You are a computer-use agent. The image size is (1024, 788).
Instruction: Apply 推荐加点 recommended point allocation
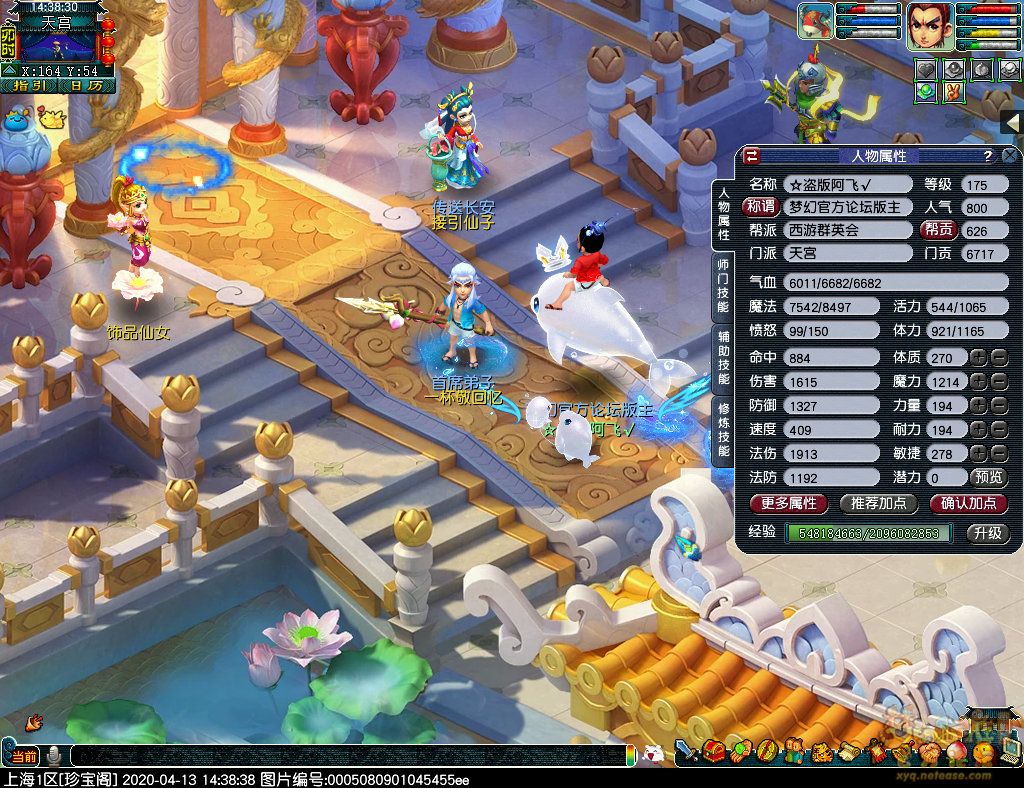coord(878,503)
